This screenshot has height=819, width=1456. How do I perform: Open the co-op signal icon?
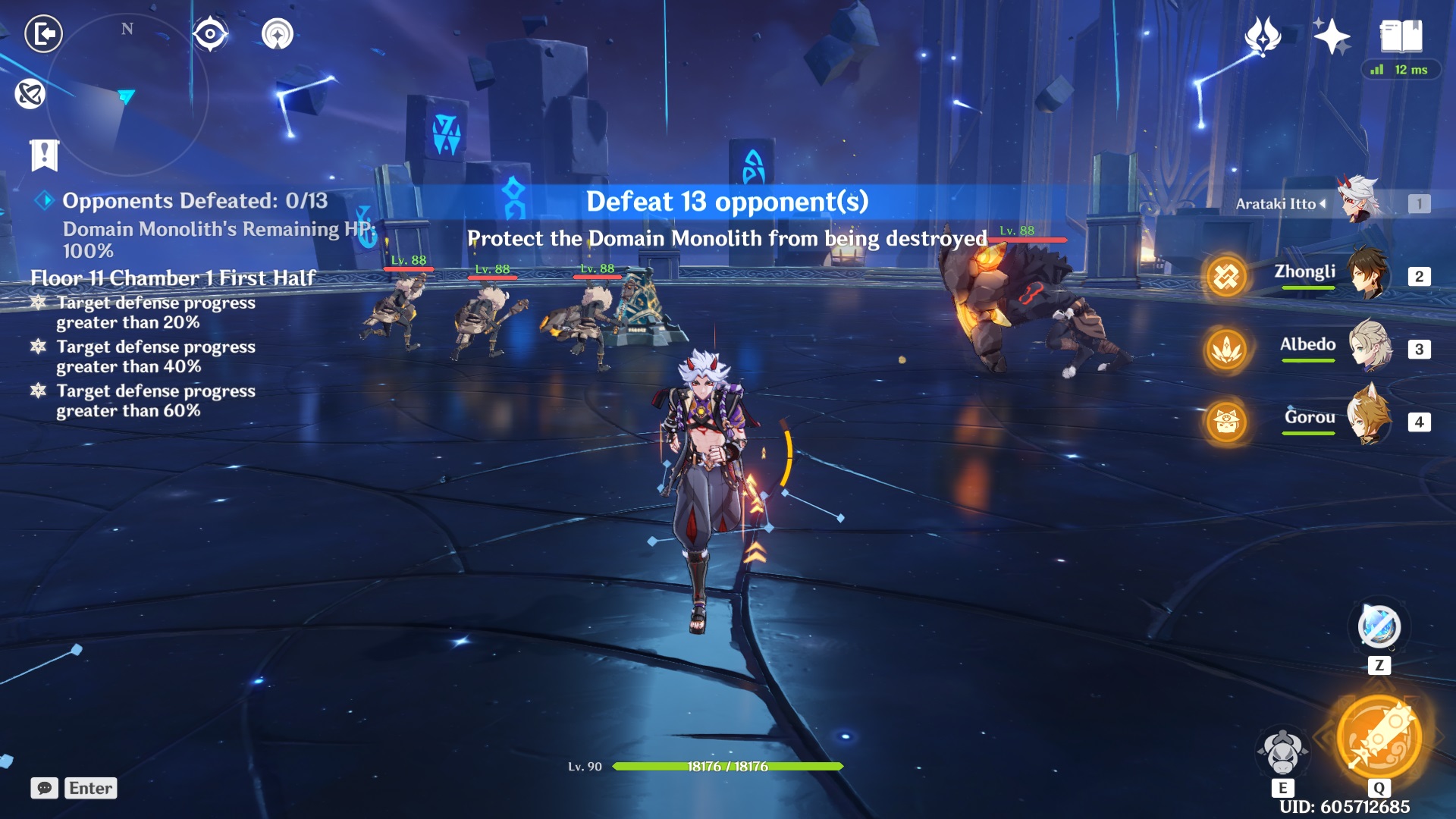pos(278,34)
